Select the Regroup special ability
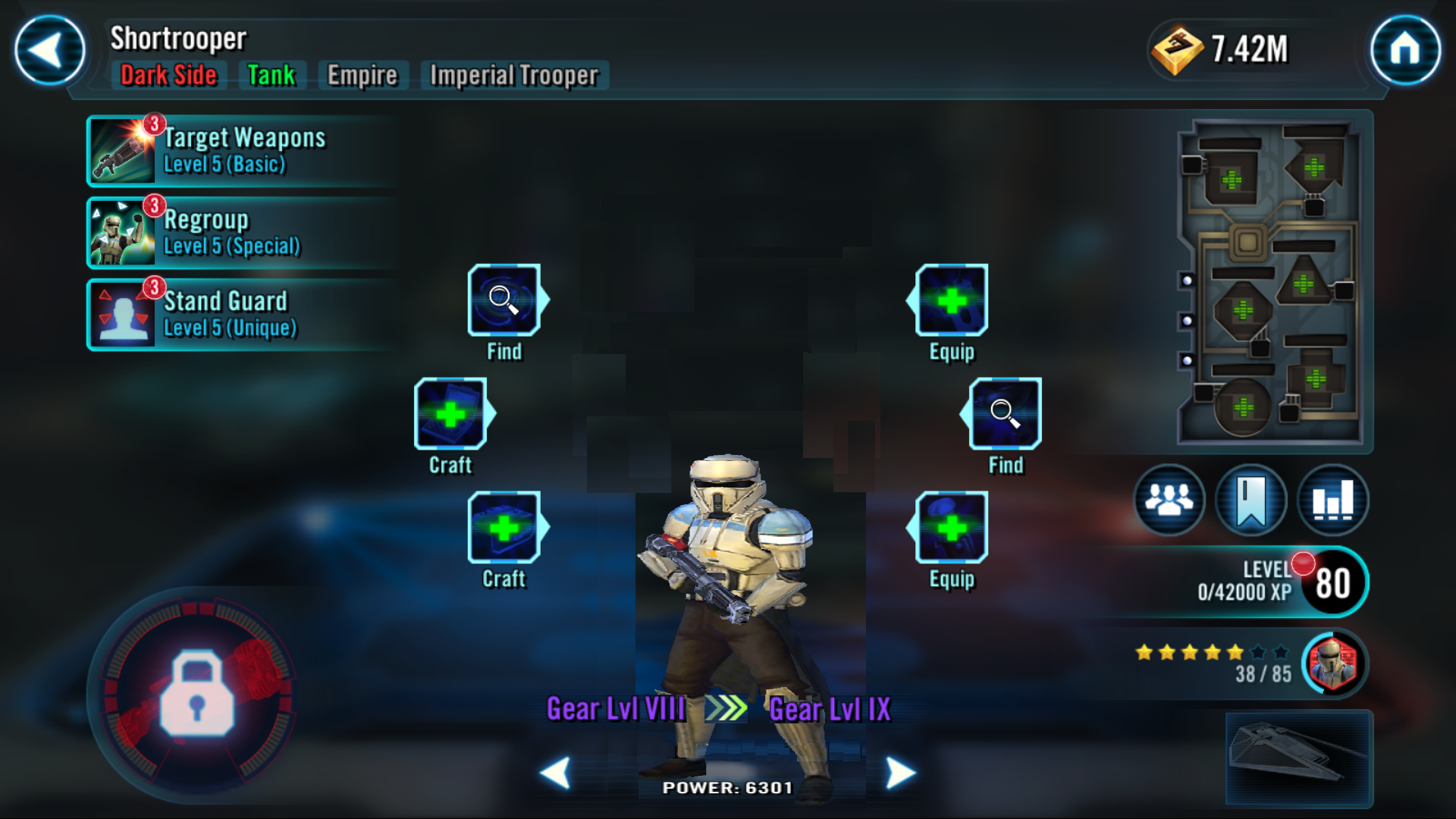The image size is (1456, 819). (239, 233)
